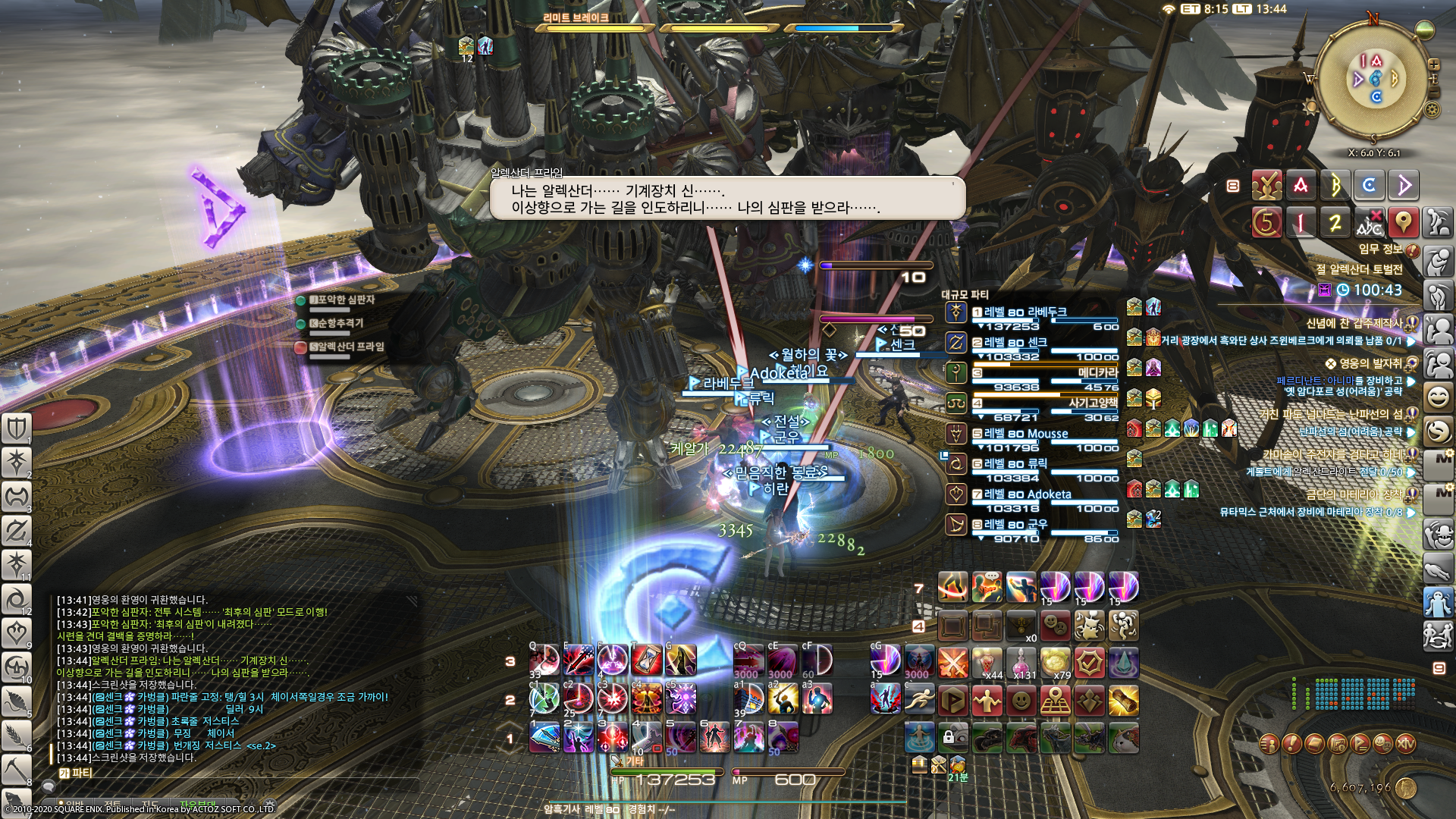Image resolution: width=1456 pixels, height=819 pixels.
Task: Use the hourglass ability on hotbar 3
Action: pos(646,661)
